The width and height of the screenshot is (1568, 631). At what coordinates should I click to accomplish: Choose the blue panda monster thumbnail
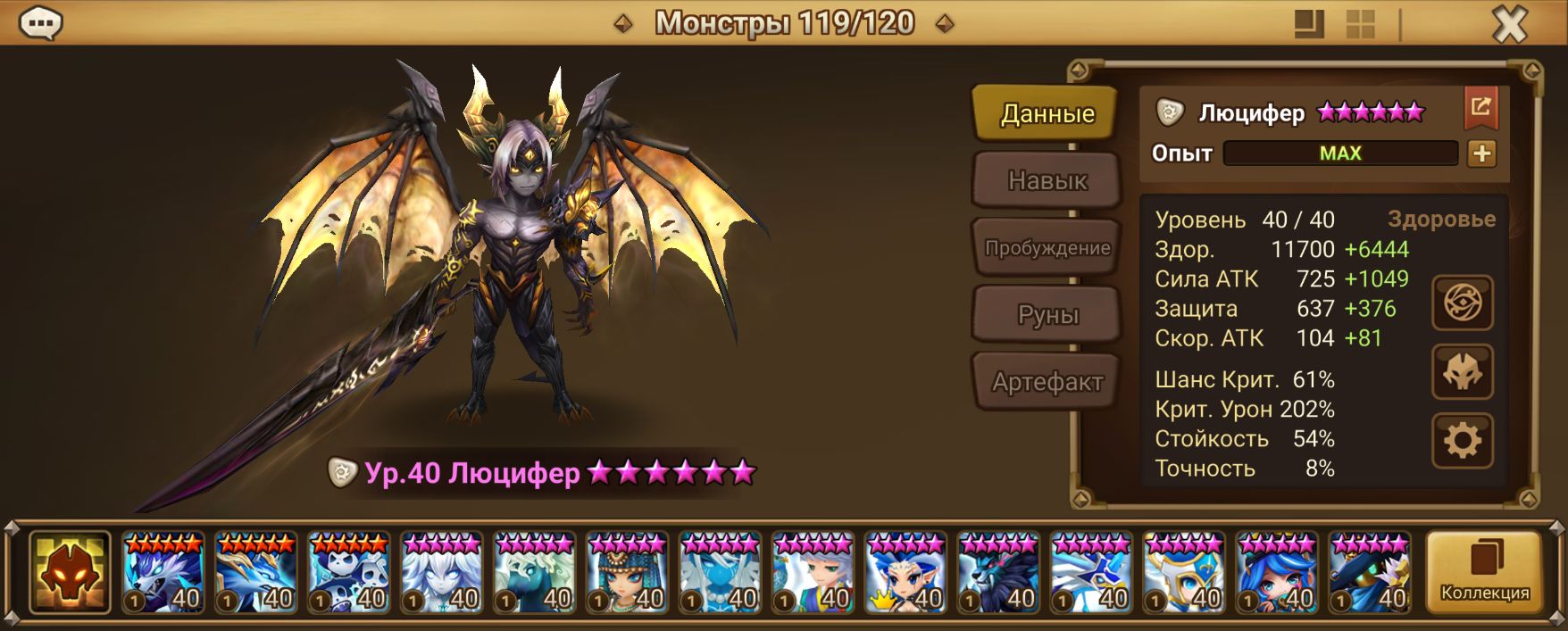pyautogui.click(x=349, y=572)
